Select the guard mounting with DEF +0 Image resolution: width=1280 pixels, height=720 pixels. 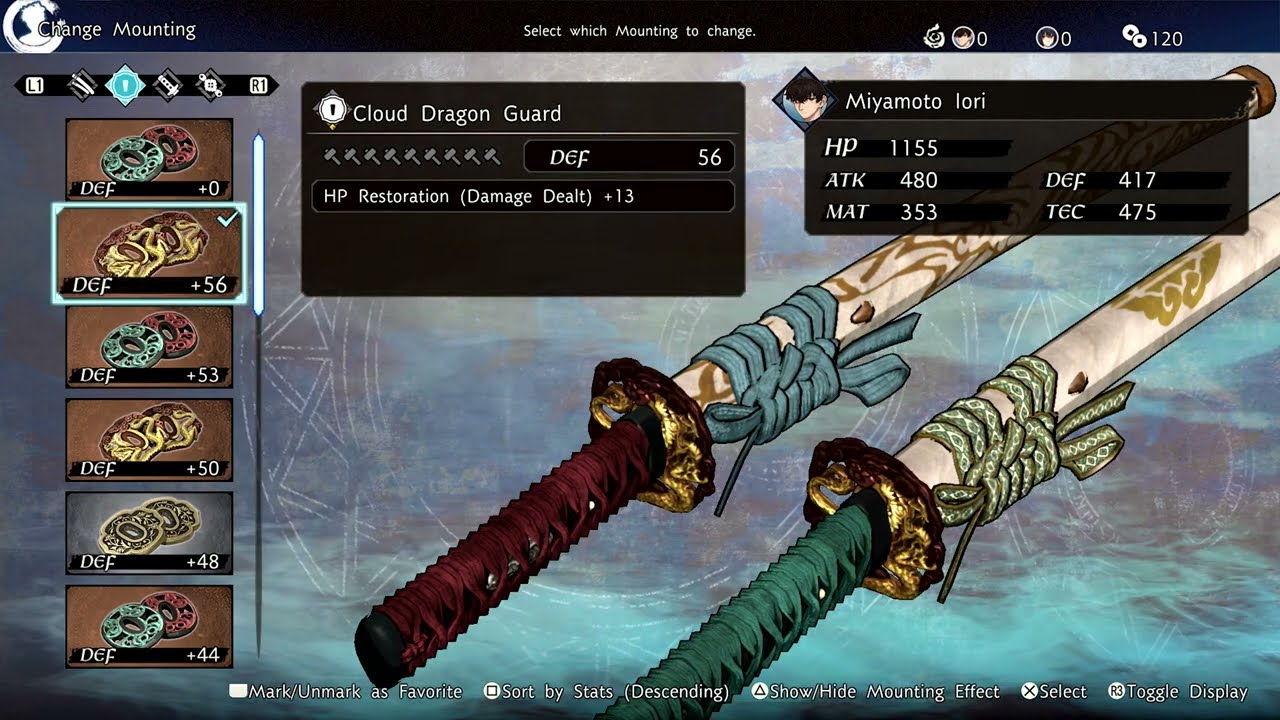[149, 159]
